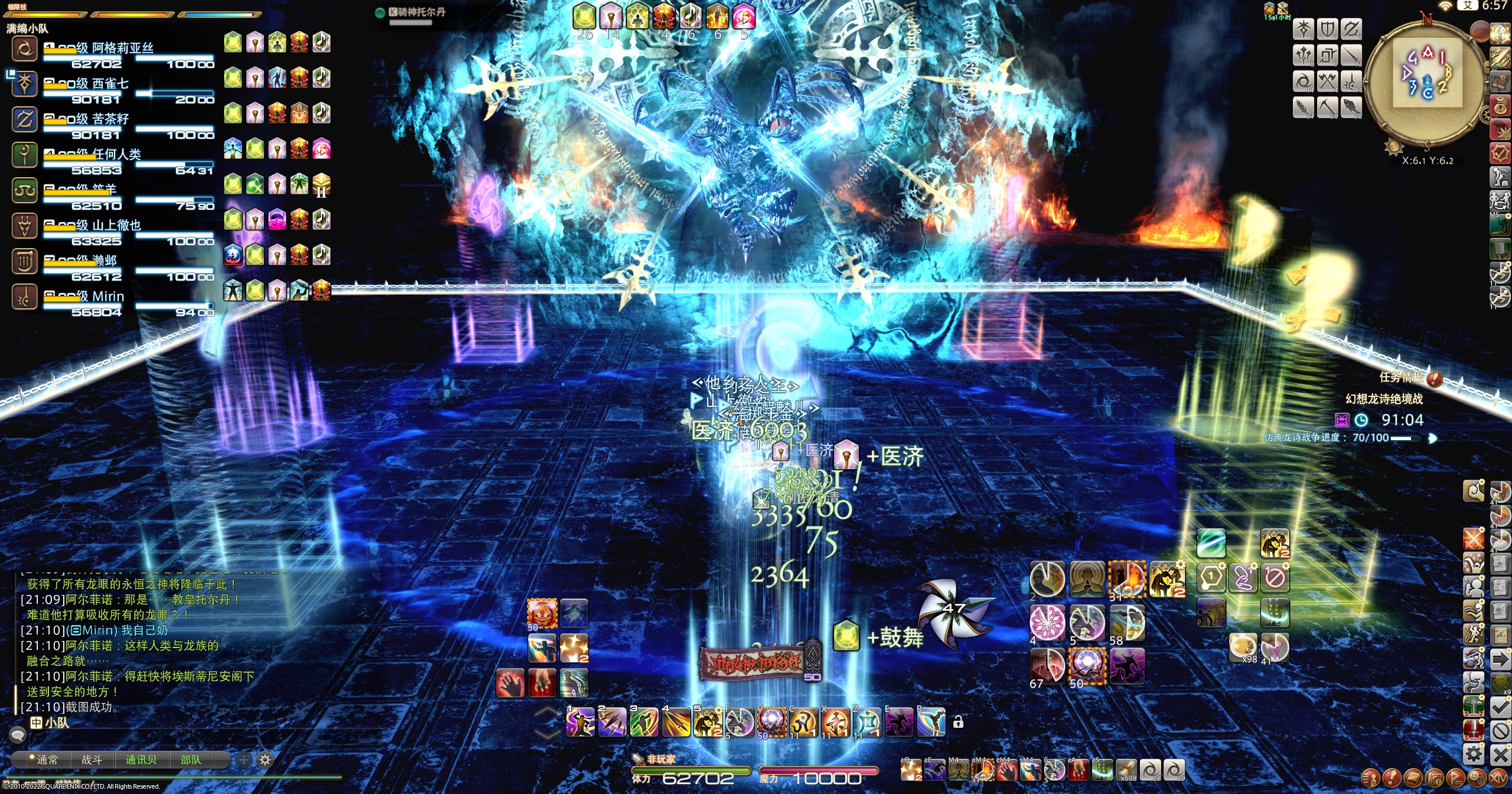Toggle the hotbar padlock

click(958, 722)
